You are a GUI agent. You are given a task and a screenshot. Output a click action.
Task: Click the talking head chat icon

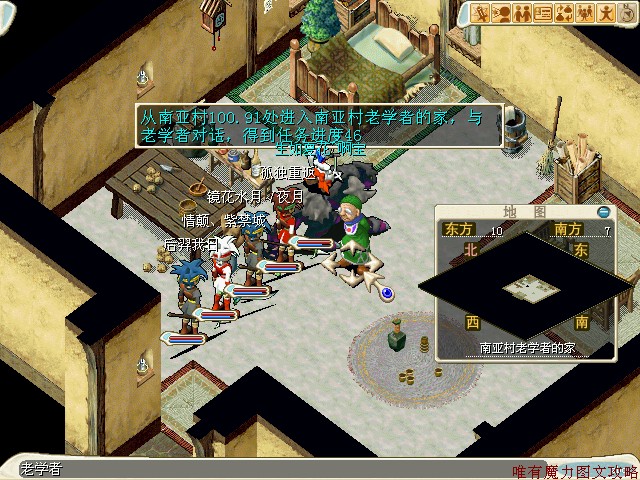coord(503,13)
